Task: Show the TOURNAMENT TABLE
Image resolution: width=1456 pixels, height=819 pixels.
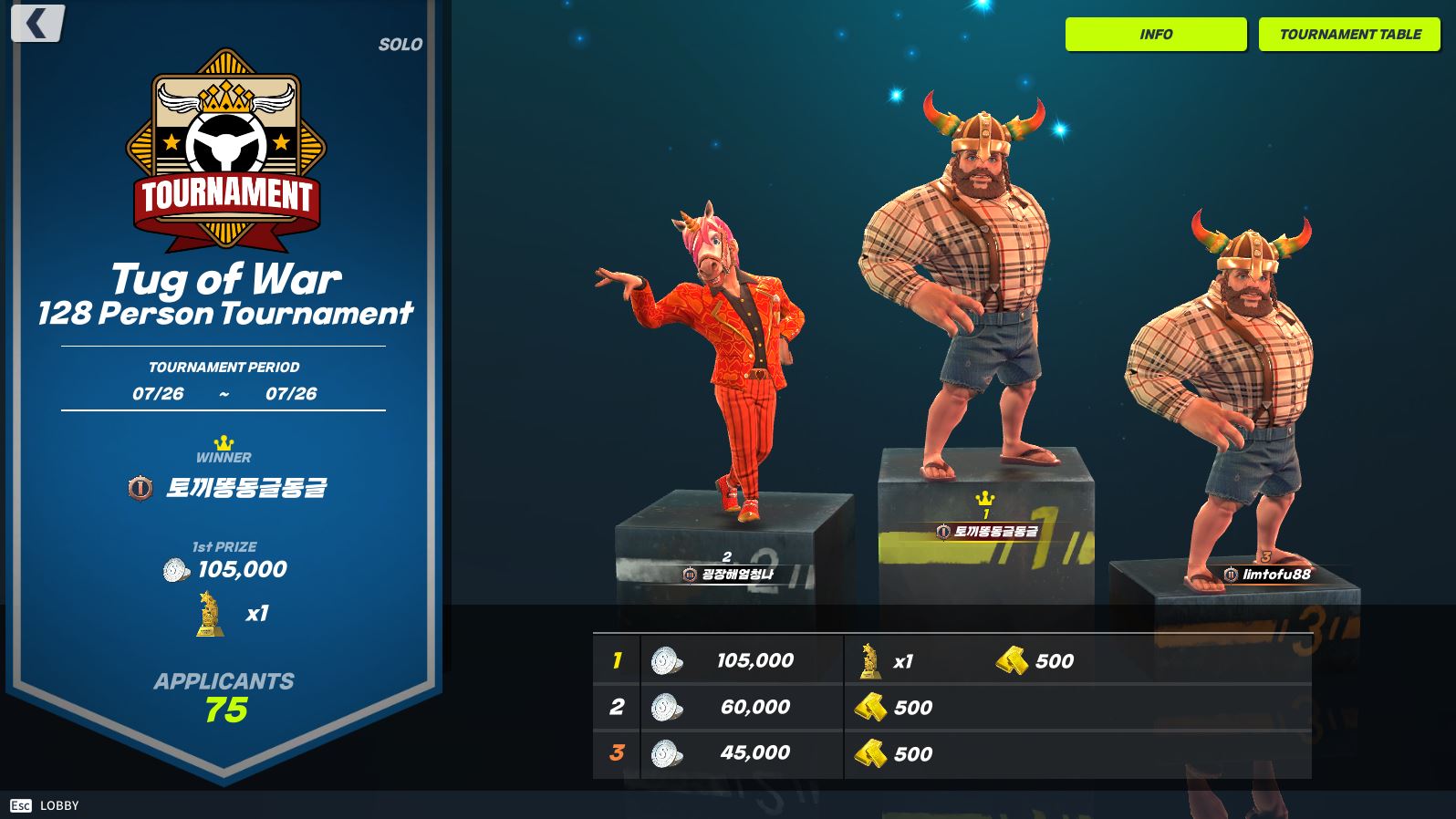Action: [x=1349, y=35]
